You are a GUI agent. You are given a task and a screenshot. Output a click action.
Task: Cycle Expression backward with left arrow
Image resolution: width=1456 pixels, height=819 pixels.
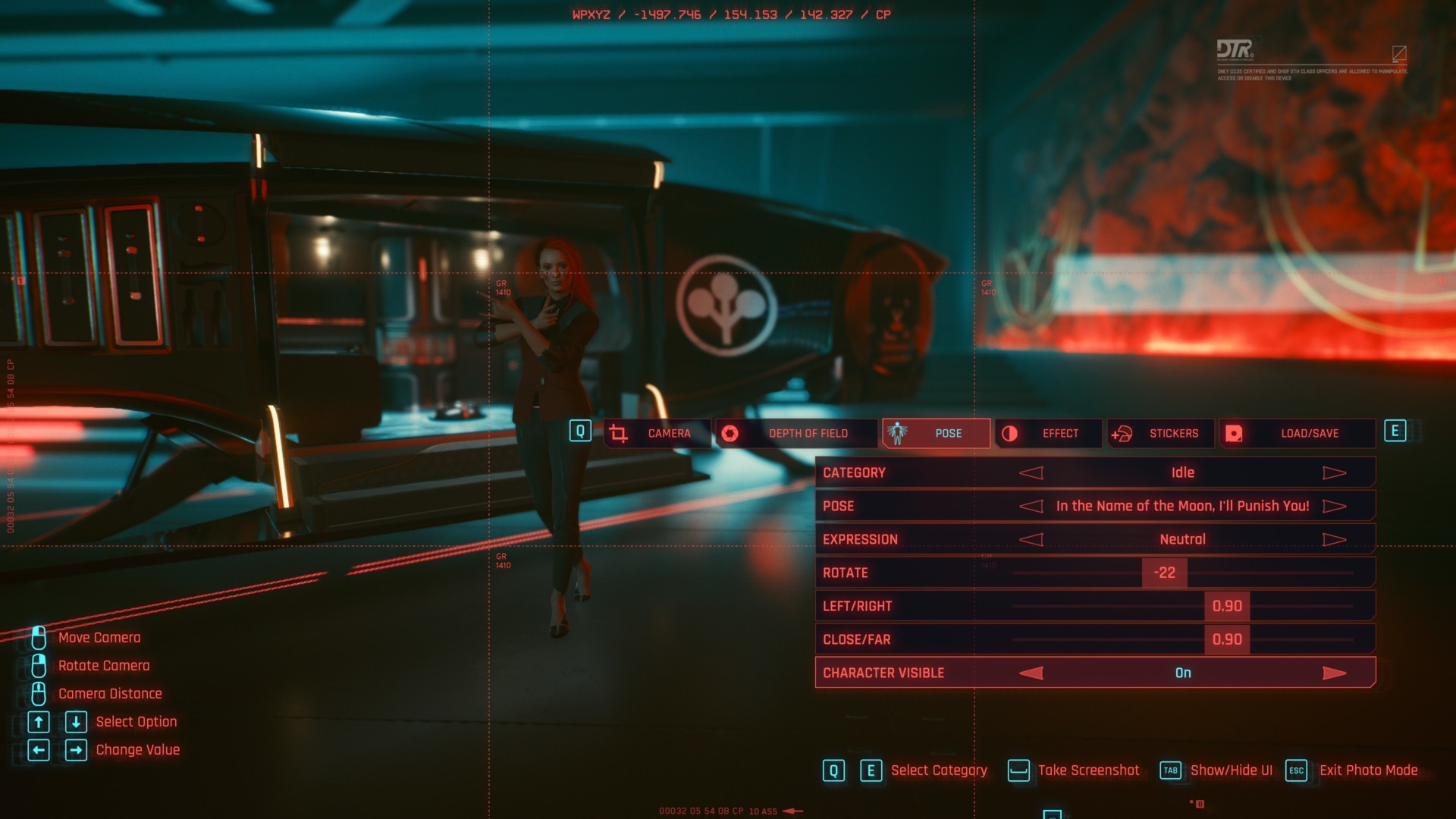click(1031, 540)
